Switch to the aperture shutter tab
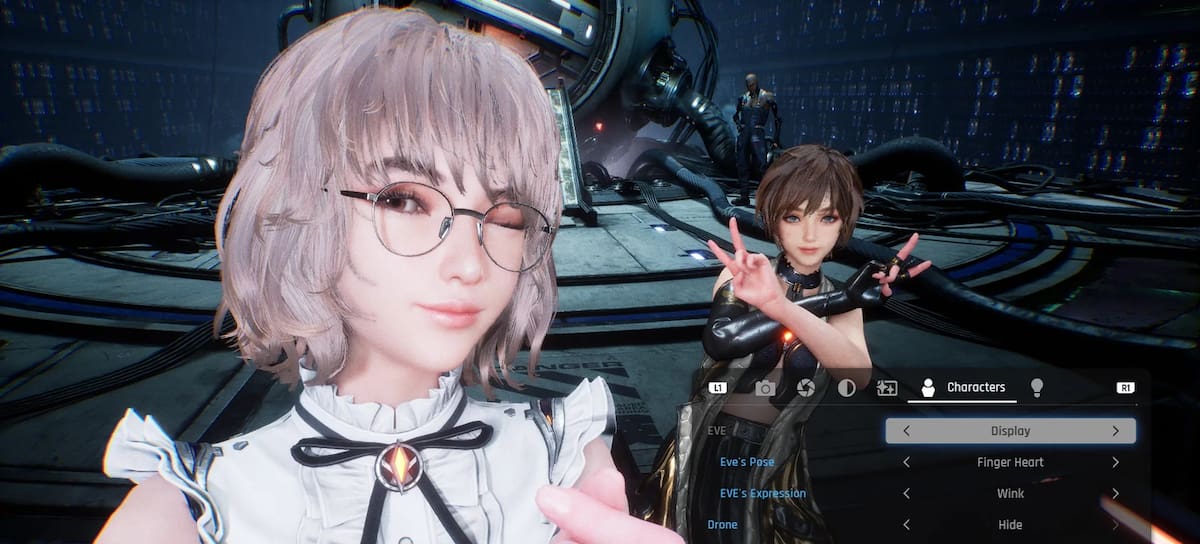1200x544 pixels. click(806, 388)
